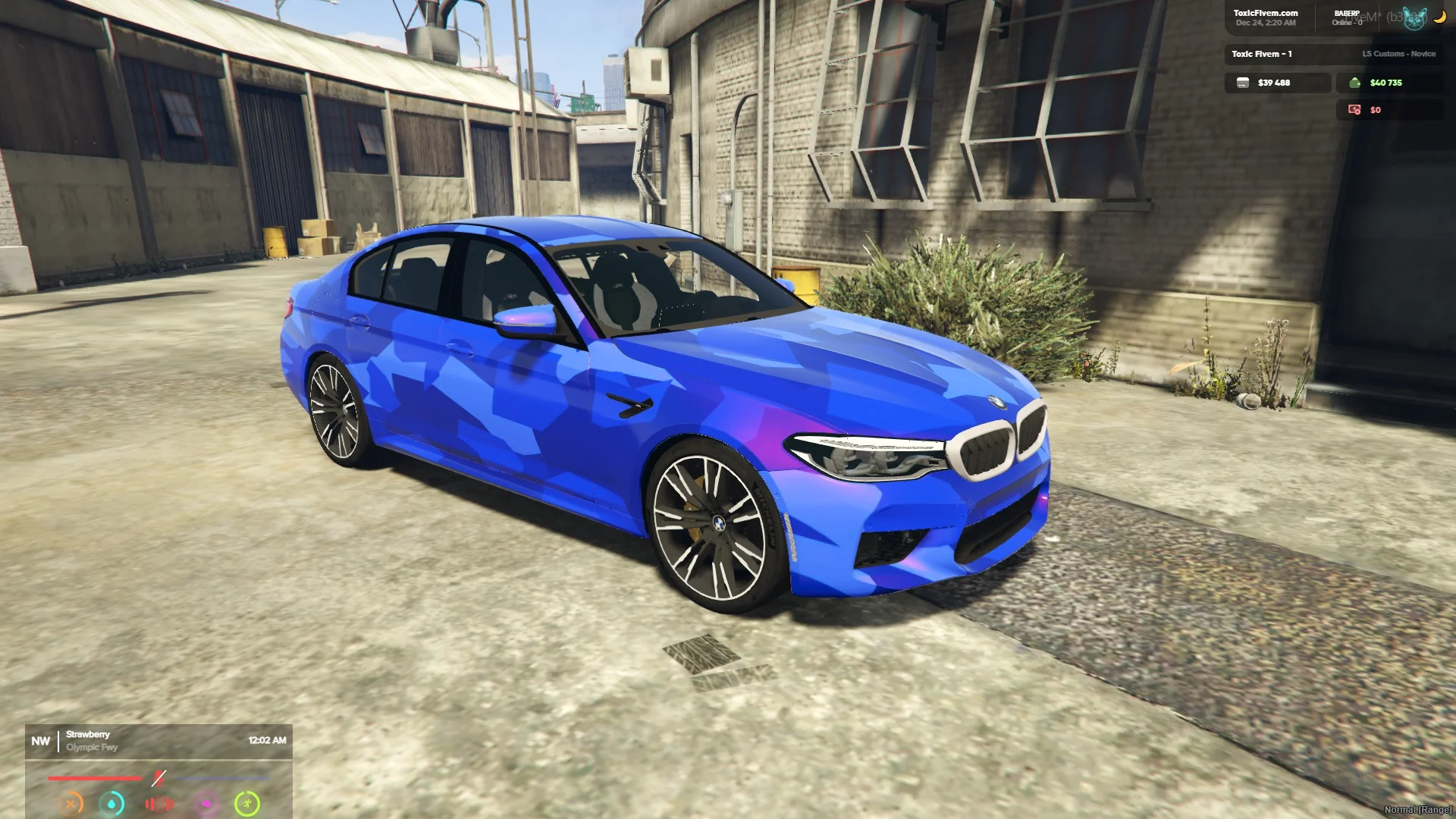Select the red dirty money panel
The height and width of the screenshot is (819, 1456).
(1389, 110)
